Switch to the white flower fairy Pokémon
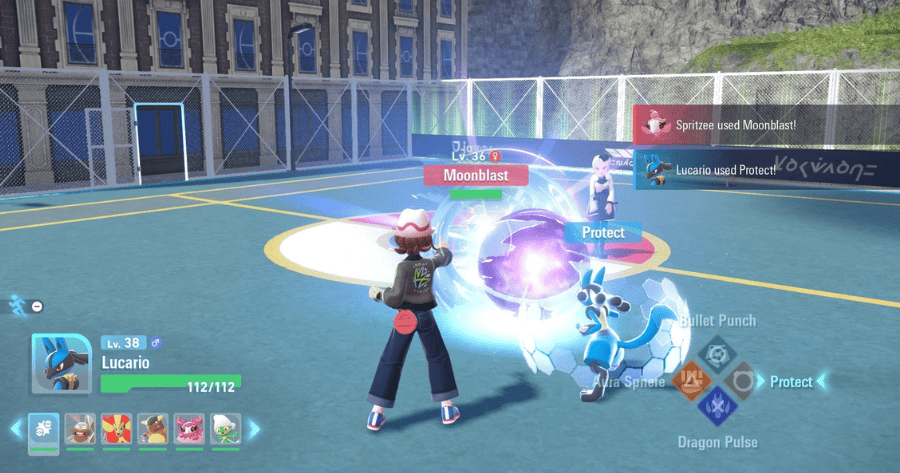Screen dimensions: 900x473 click(x=226, y=429)
